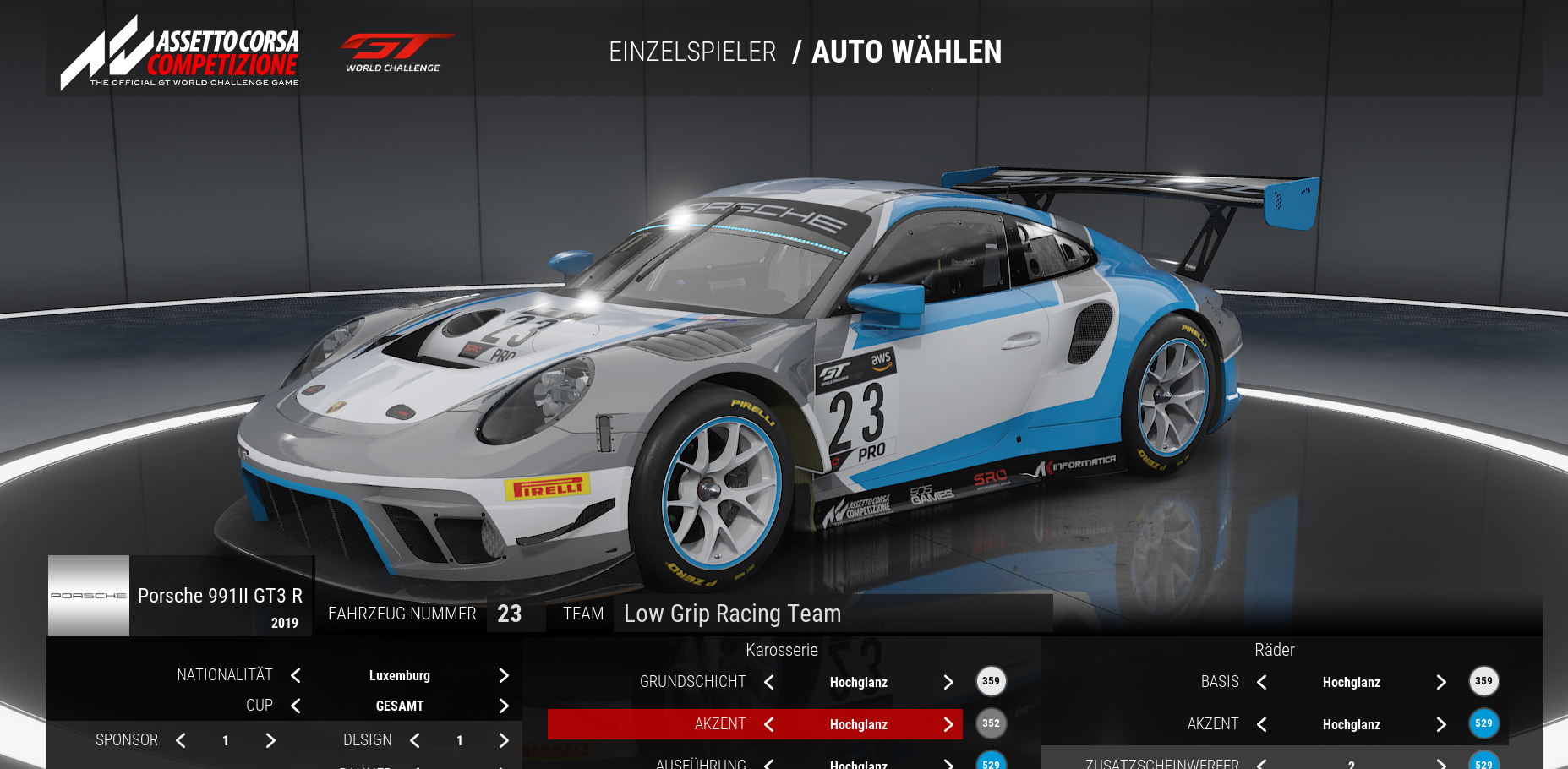
Task: Open Grundschicht color swatch 359
Action: click(991, 681)
